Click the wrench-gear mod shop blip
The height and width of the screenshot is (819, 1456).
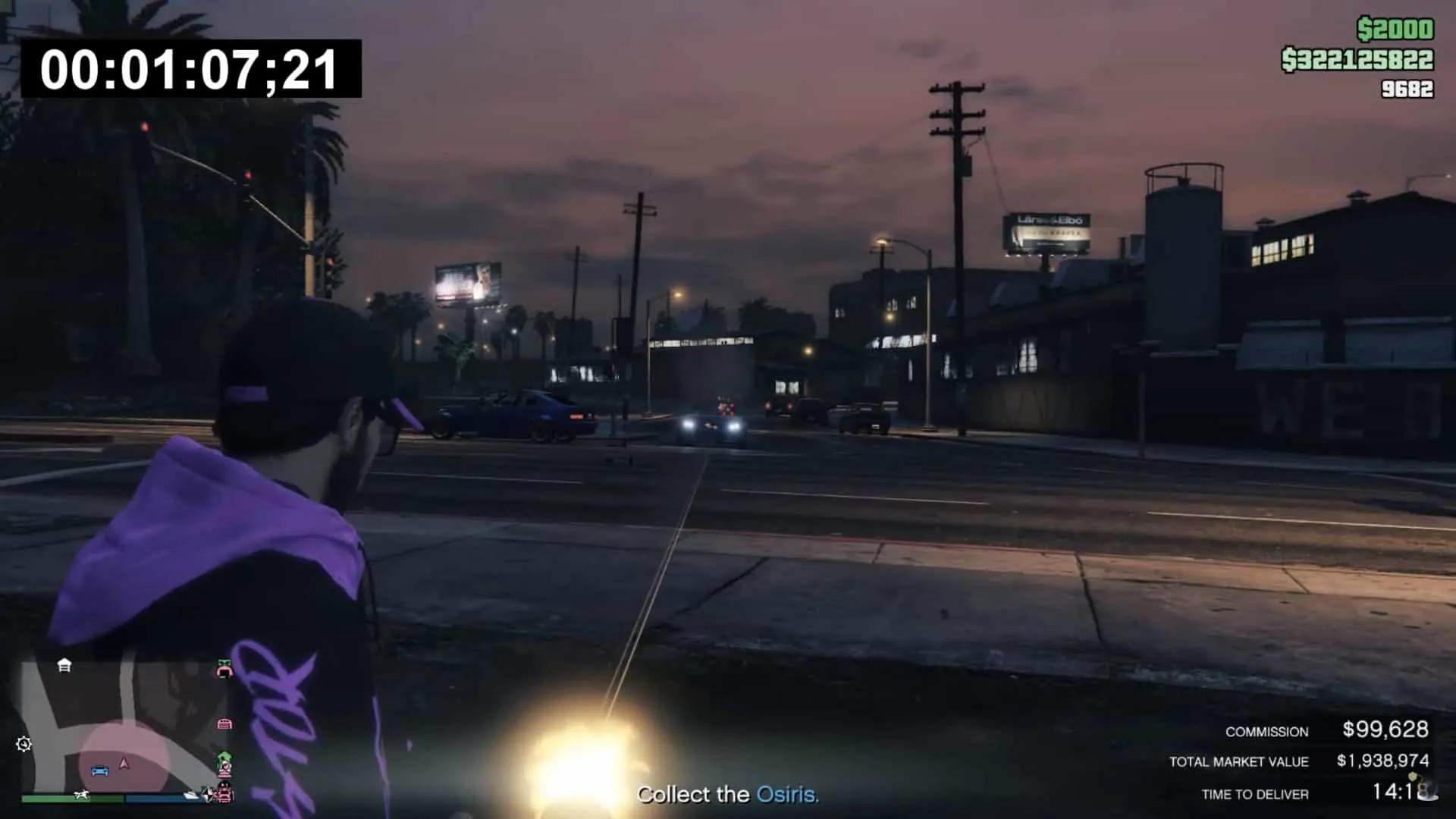[x=24, y=744]
